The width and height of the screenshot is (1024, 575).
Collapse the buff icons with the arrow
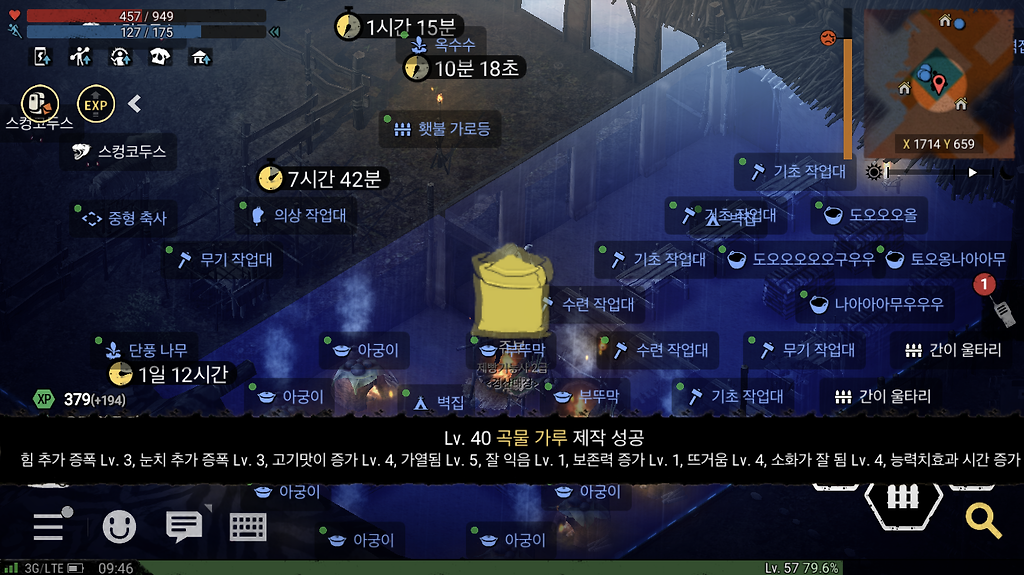point(135,103)
